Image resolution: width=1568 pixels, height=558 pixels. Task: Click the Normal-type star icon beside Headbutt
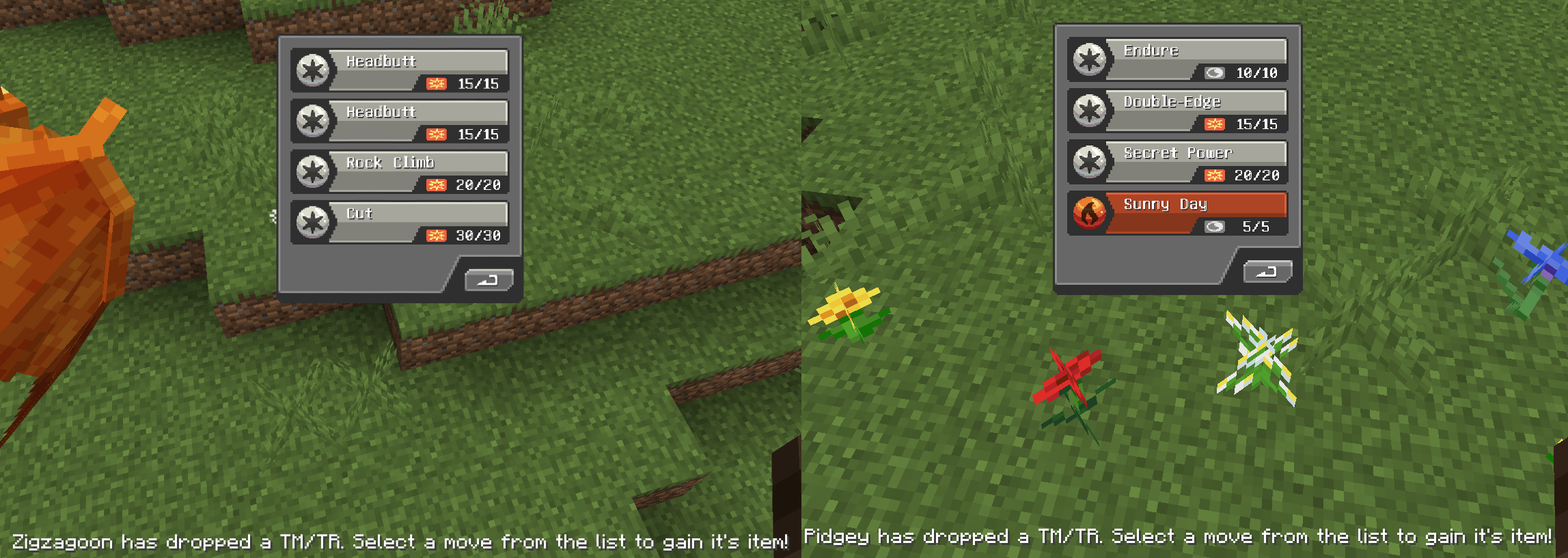coord(312,70)
